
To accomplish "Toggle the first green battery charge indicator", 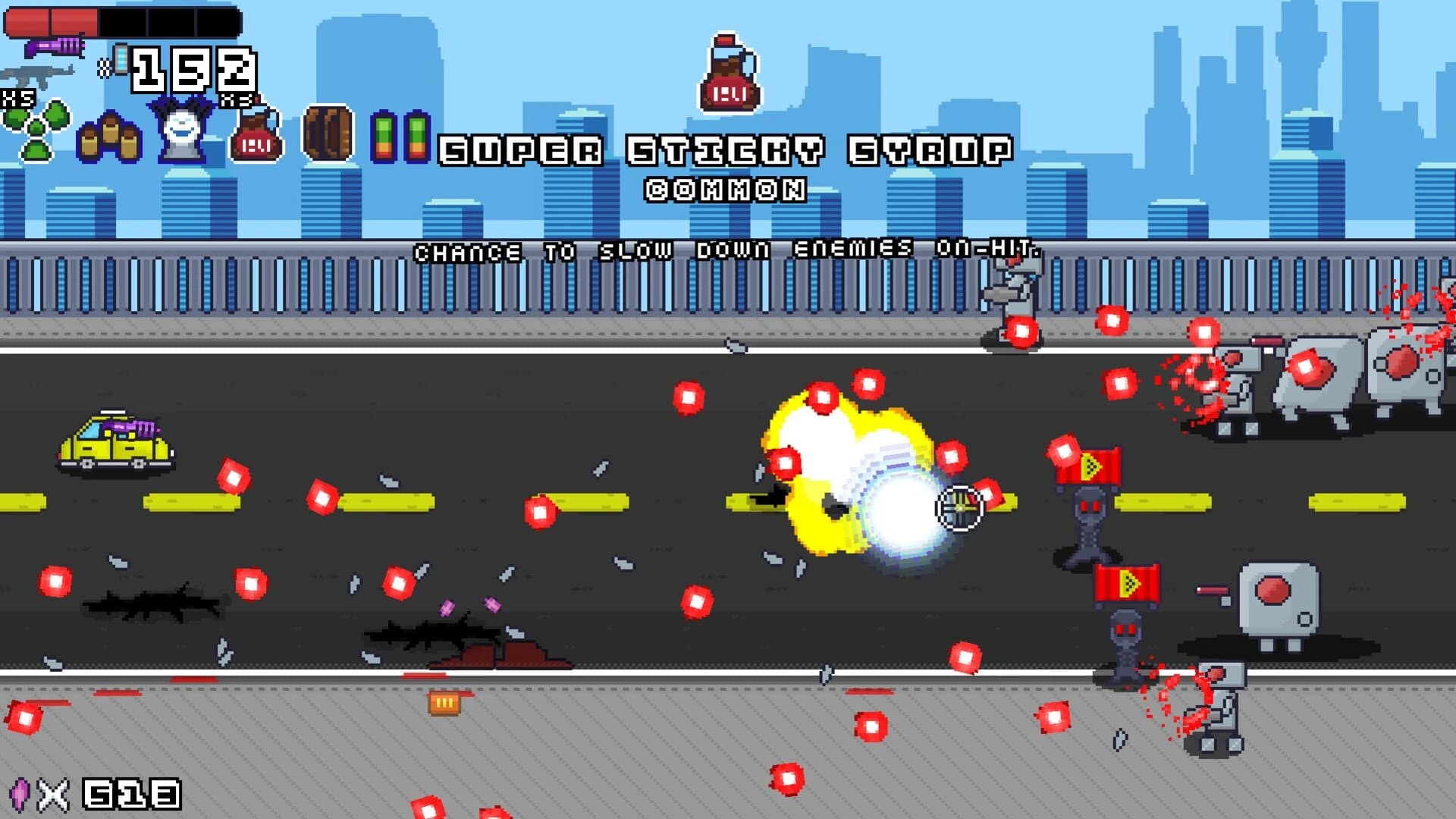I will tap(385, 138).
